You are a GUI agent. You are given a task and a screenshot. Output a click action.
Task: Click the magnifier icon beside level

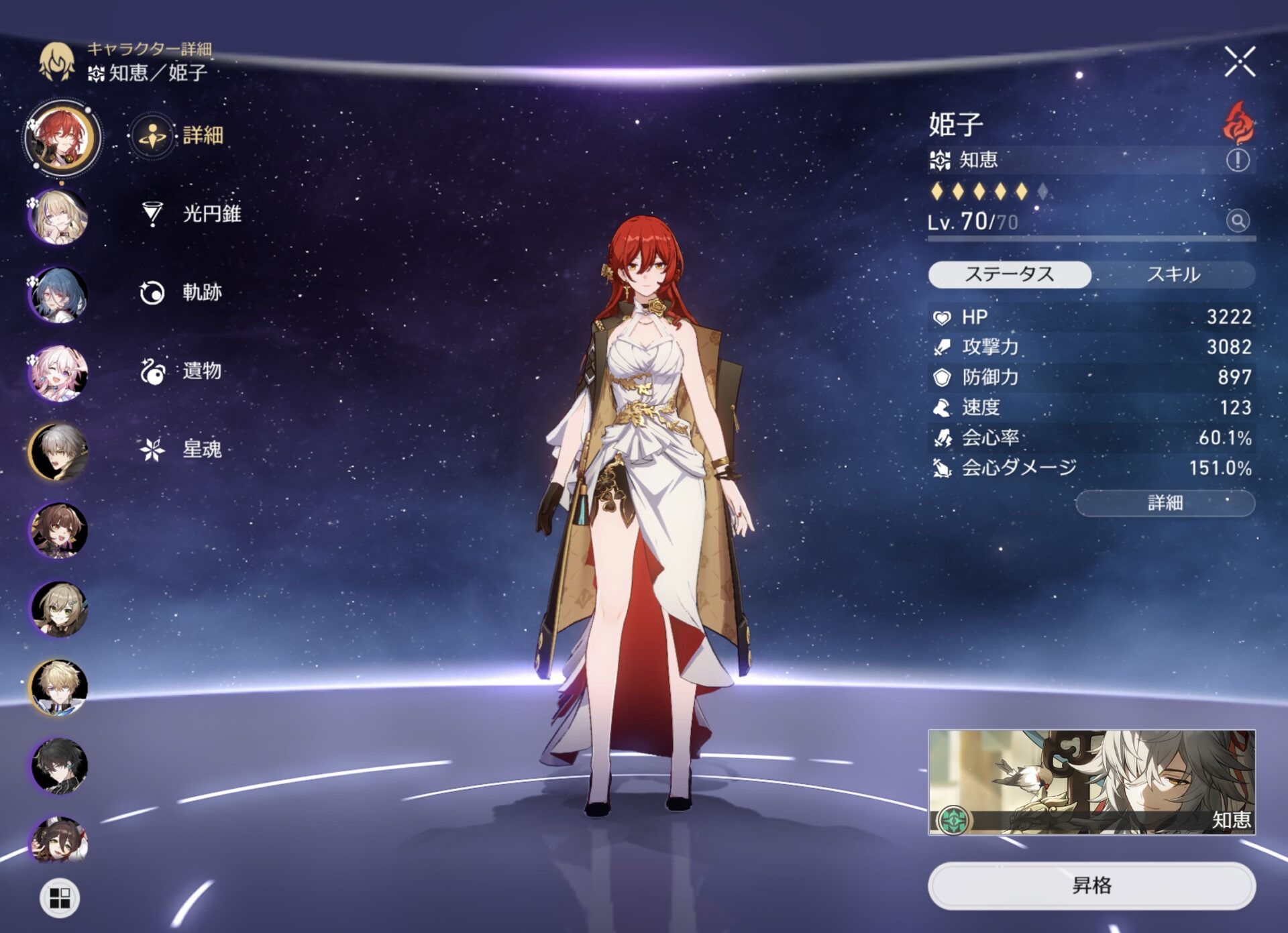click(x=1238, y=220)
